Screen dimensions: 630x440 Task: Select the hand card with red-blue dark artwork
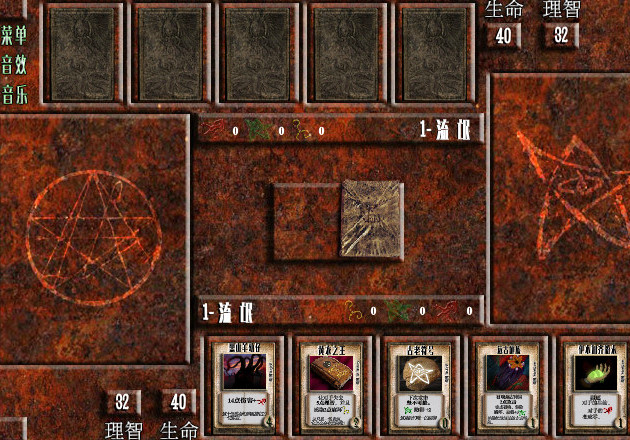[503, 387]
